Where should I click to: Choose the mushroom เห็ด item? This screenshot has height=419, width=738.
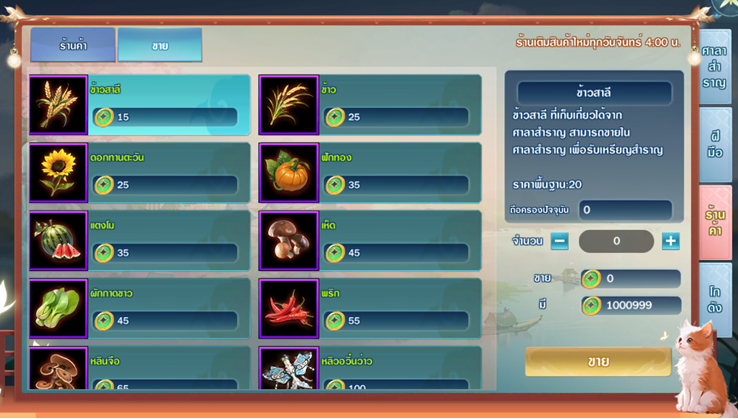370,241
